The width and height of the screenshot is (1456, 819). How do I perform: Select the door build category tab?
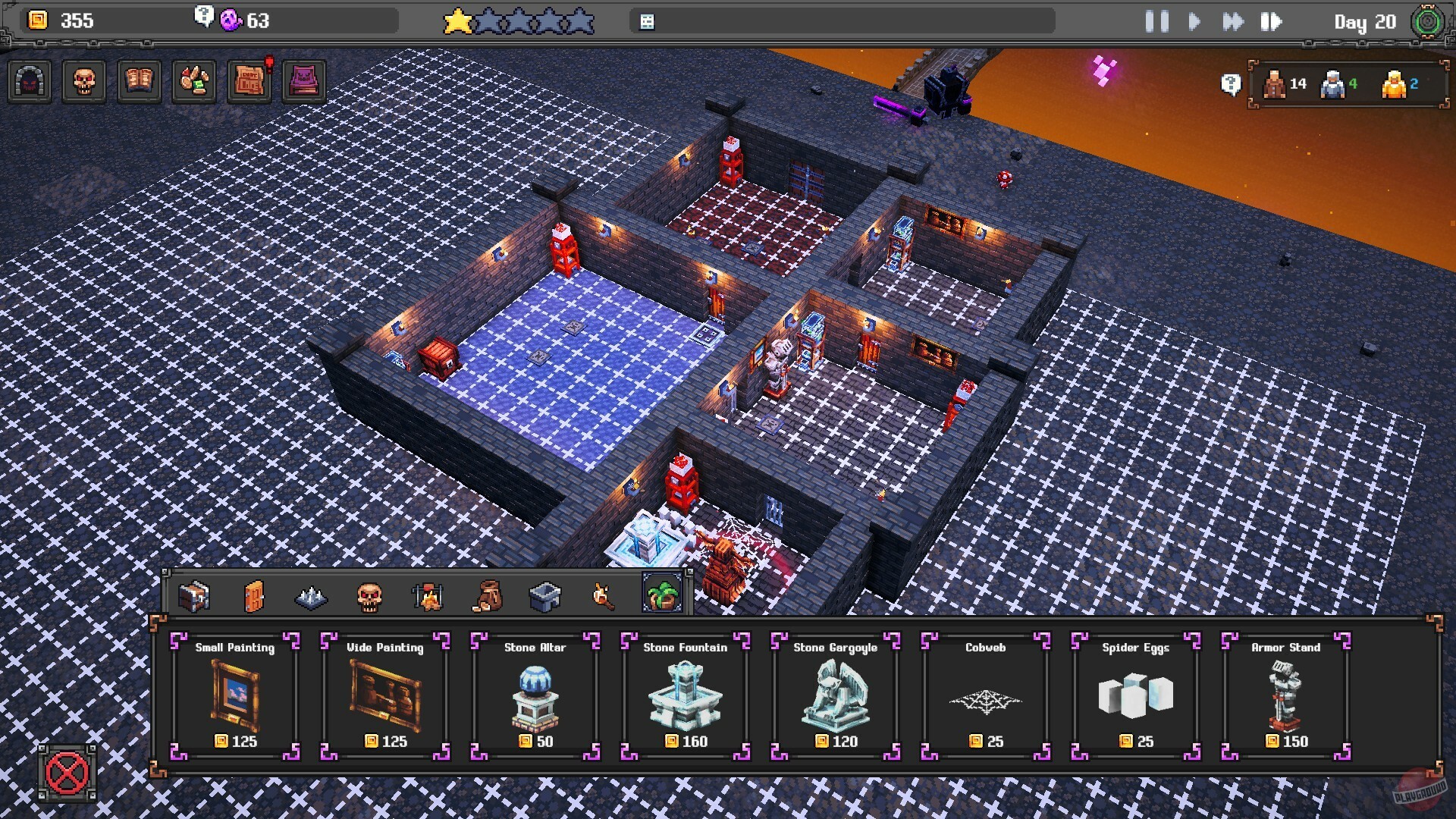[255, 597]
